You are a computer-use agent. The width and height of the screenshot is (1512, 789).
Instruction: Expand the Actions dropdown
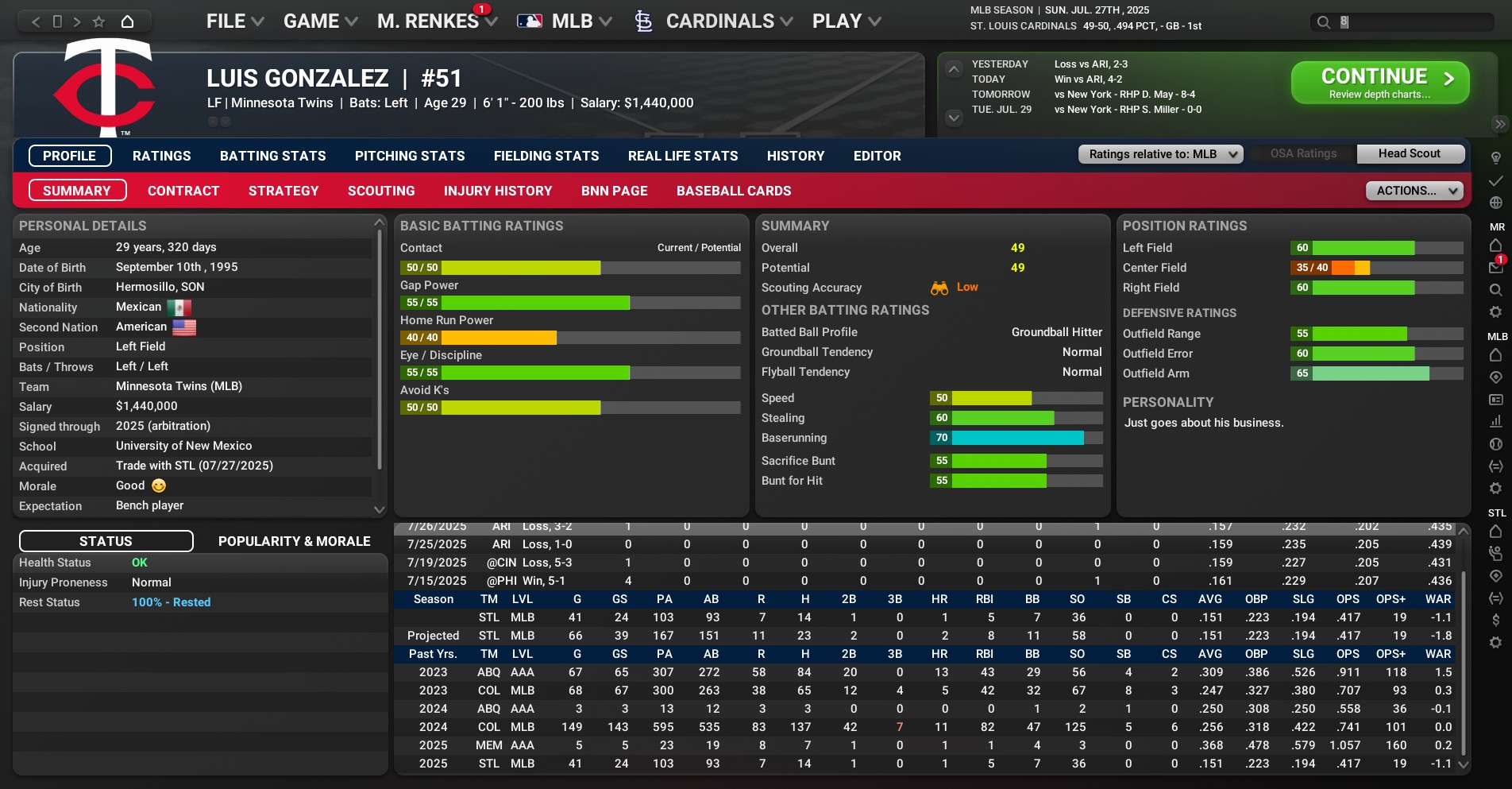[1414, 191]
